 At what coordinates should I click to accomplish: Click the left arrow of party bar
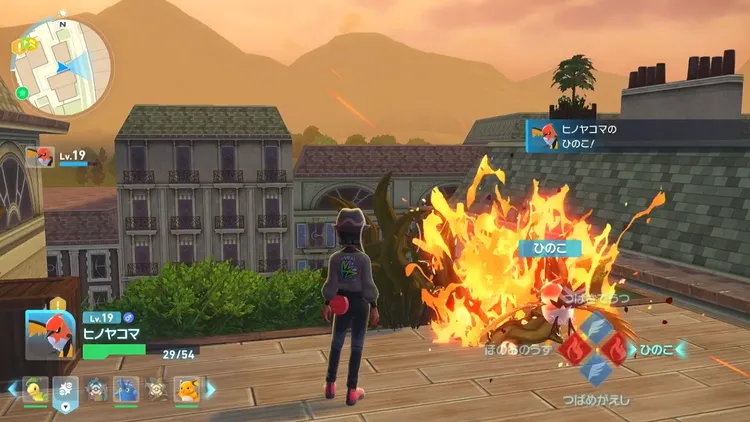pyautogui.click(x=11, y=388)
